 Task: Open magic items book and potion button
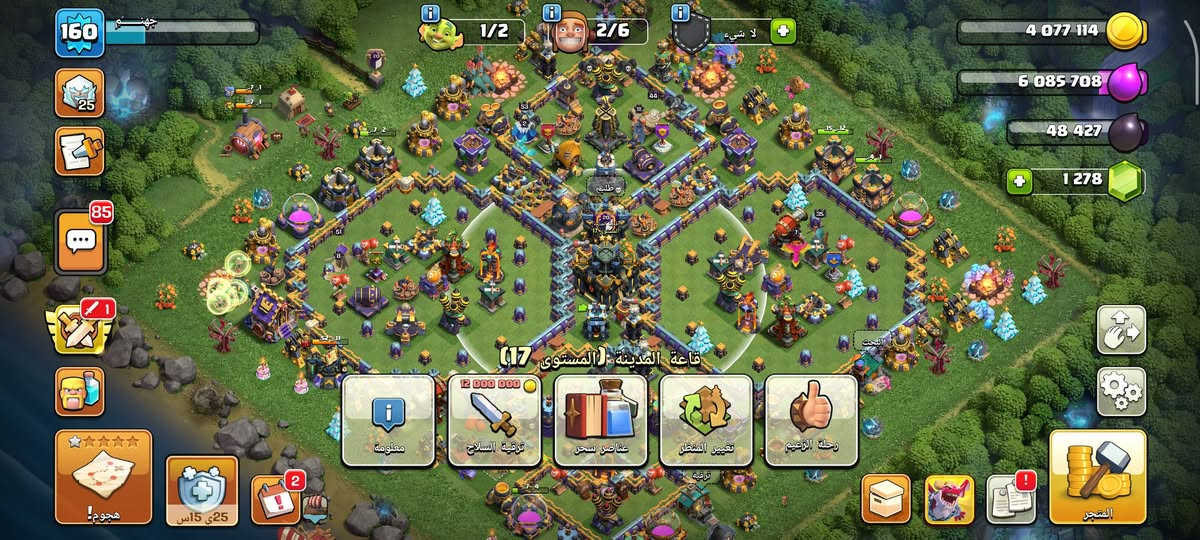(600, 421)
